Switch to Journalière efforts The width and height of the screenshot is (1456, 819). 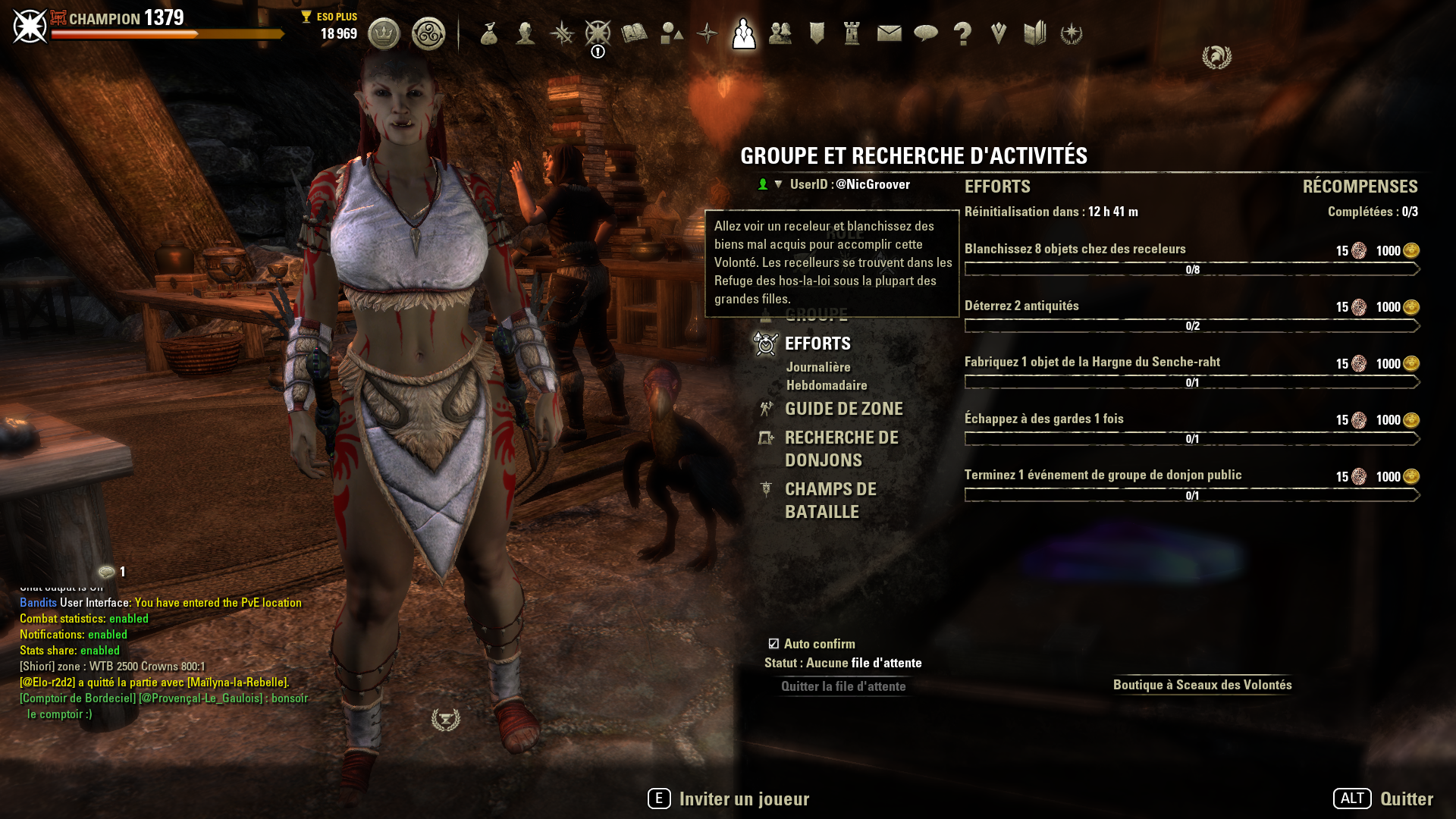click(818, 367)
